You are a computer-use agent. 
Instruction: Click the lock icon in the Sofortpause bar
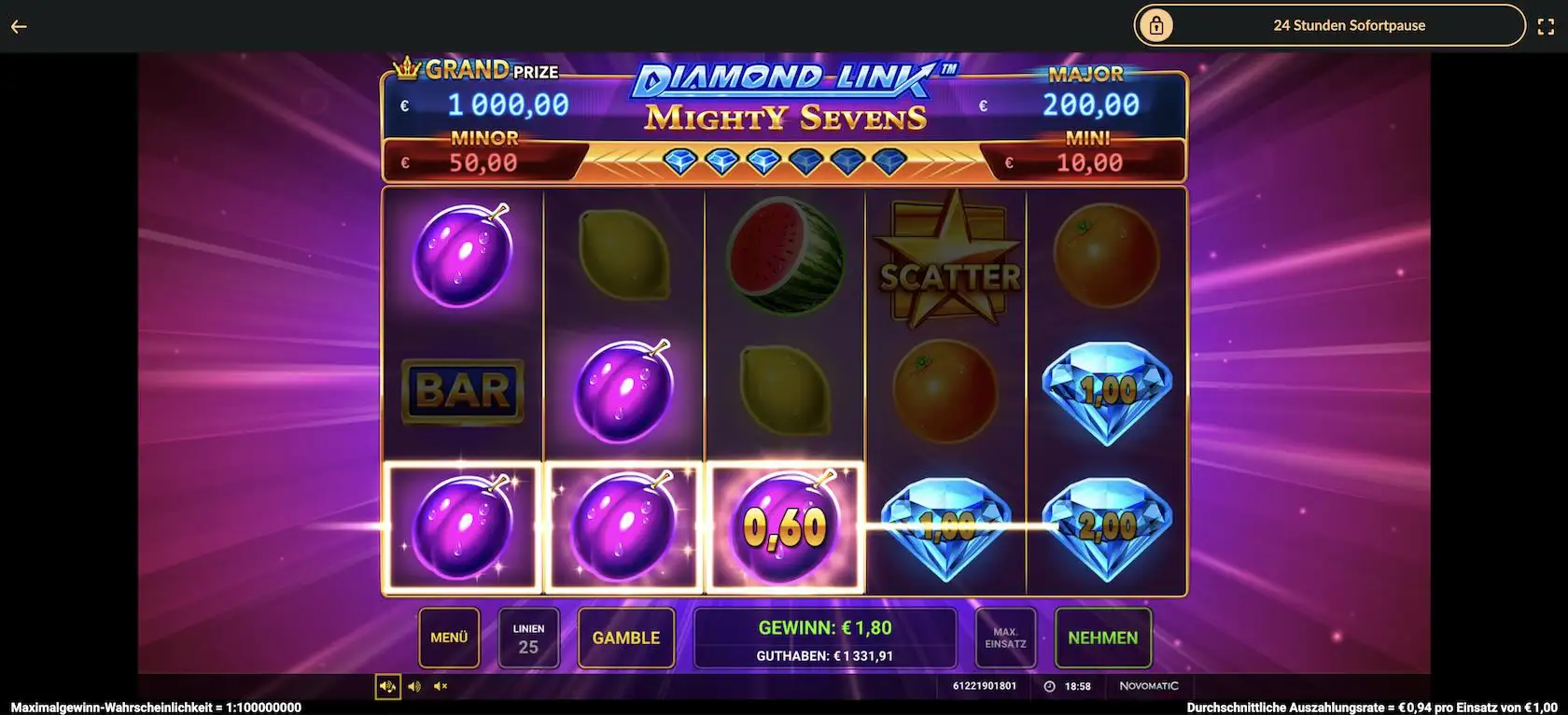1157,25
